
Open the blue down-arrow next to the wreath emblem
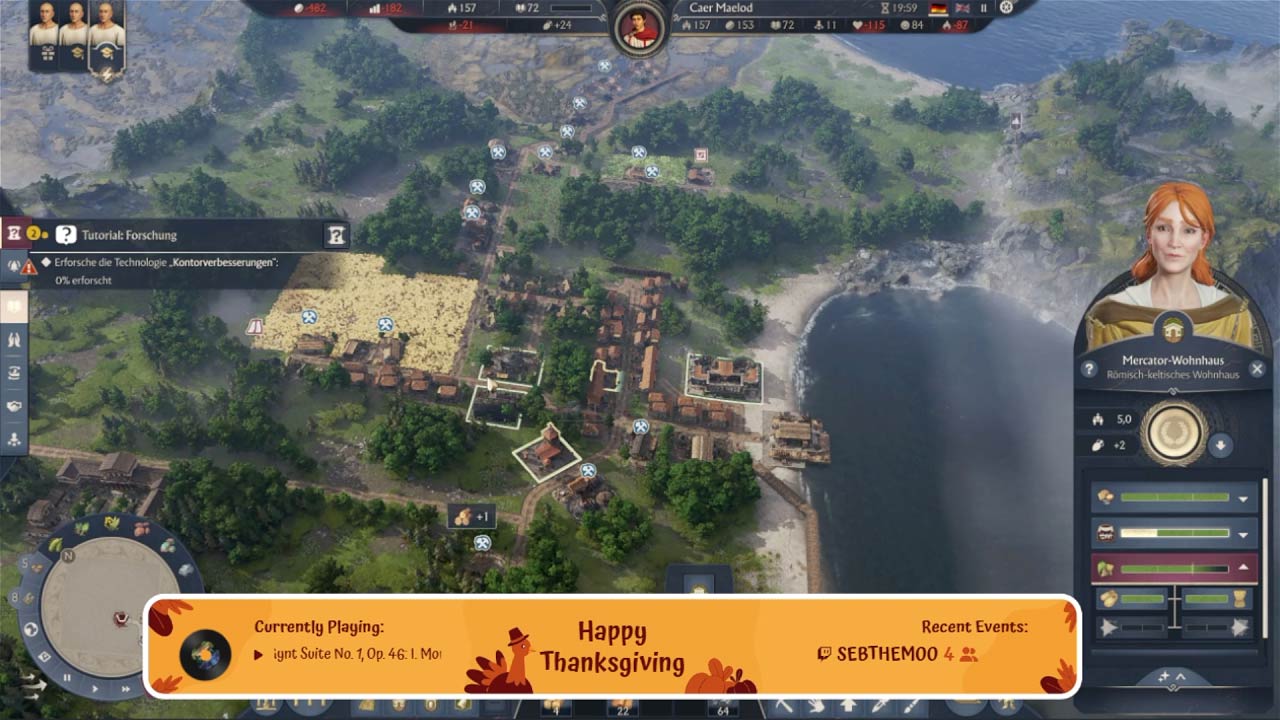(1220, 444)
